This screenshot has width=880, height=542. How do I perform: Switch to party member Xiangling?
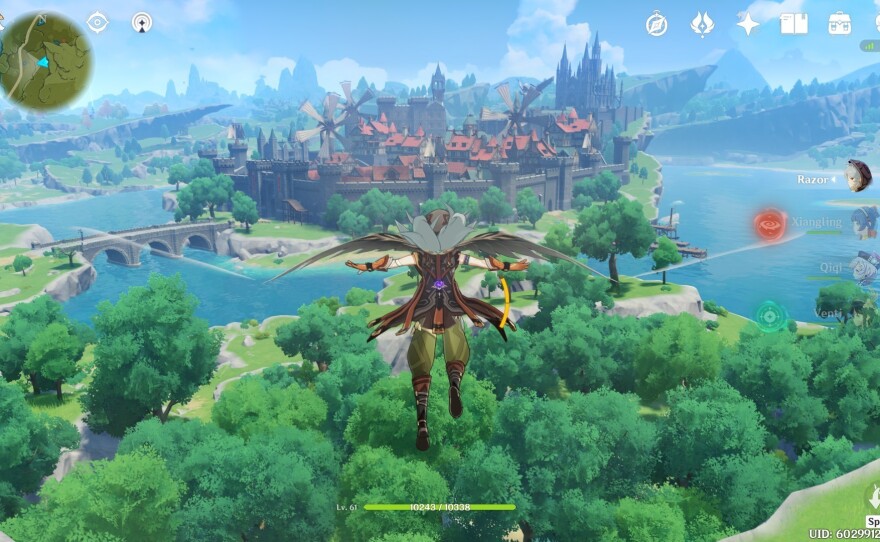click(x=863, y=222)
